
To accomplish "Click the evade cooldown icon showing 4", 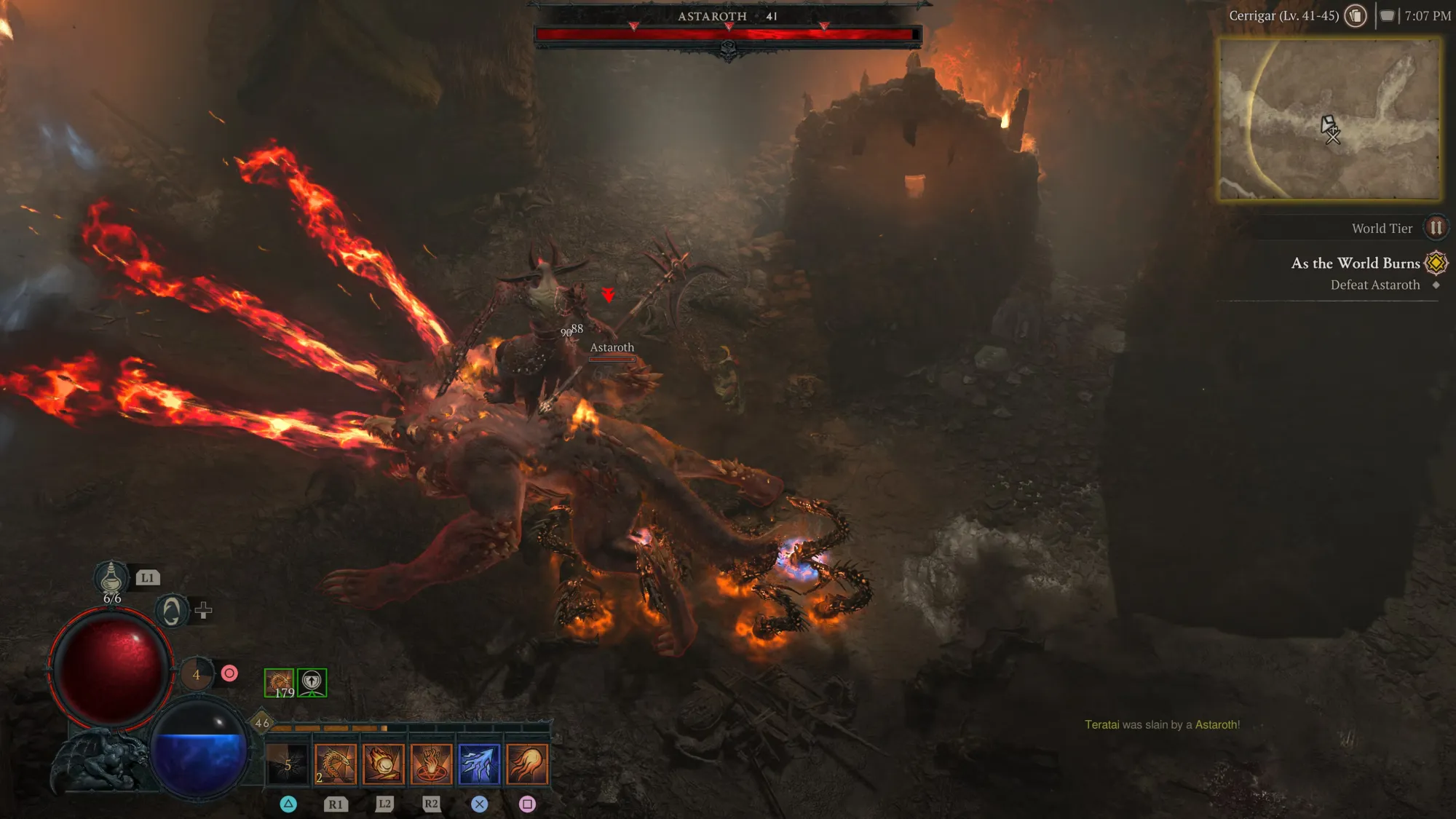I will 196,674.
